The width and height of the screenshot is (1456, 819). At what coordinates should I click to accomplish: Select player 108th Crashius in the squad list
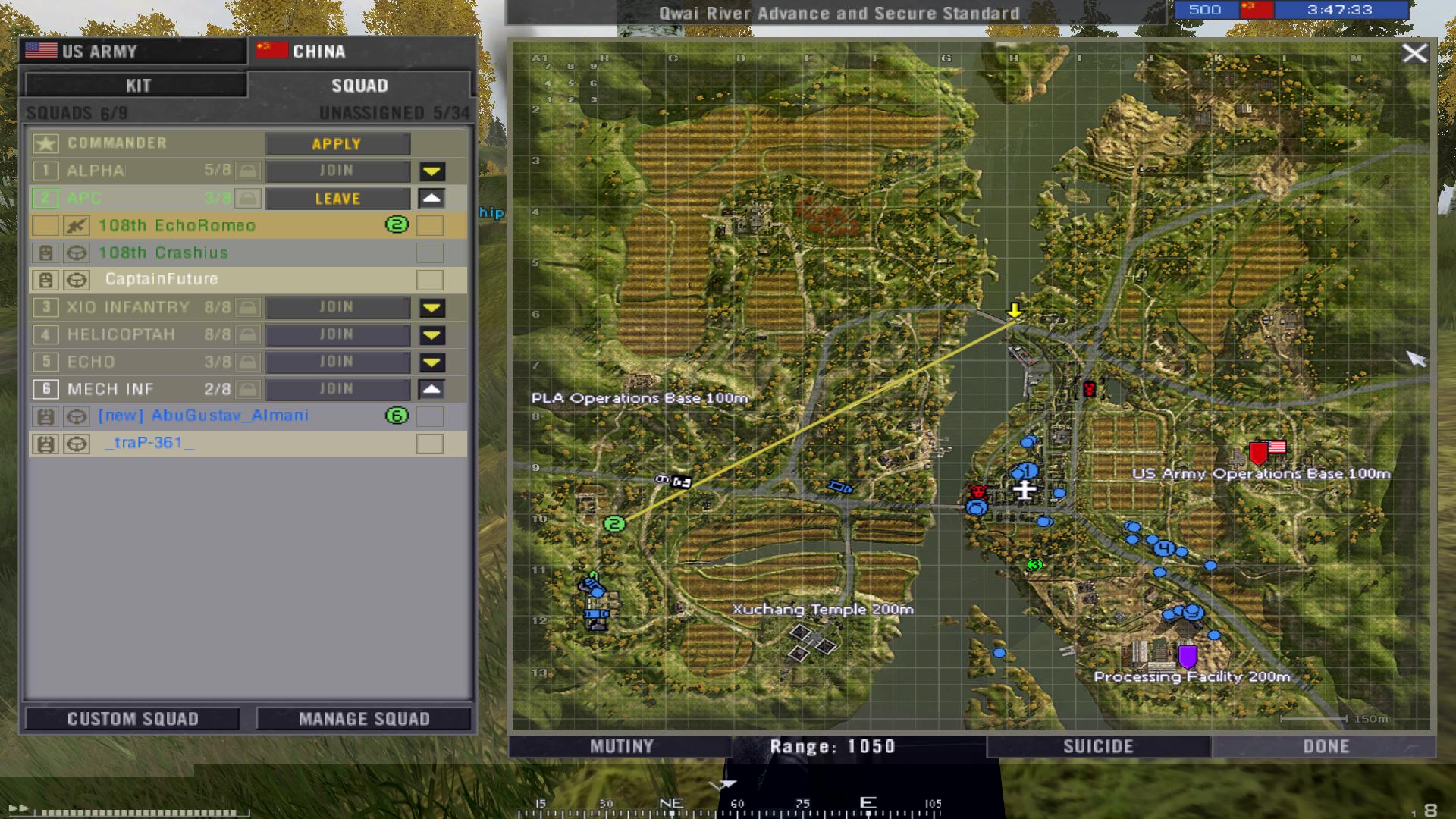pyautogui.click(x=163, y=253)
